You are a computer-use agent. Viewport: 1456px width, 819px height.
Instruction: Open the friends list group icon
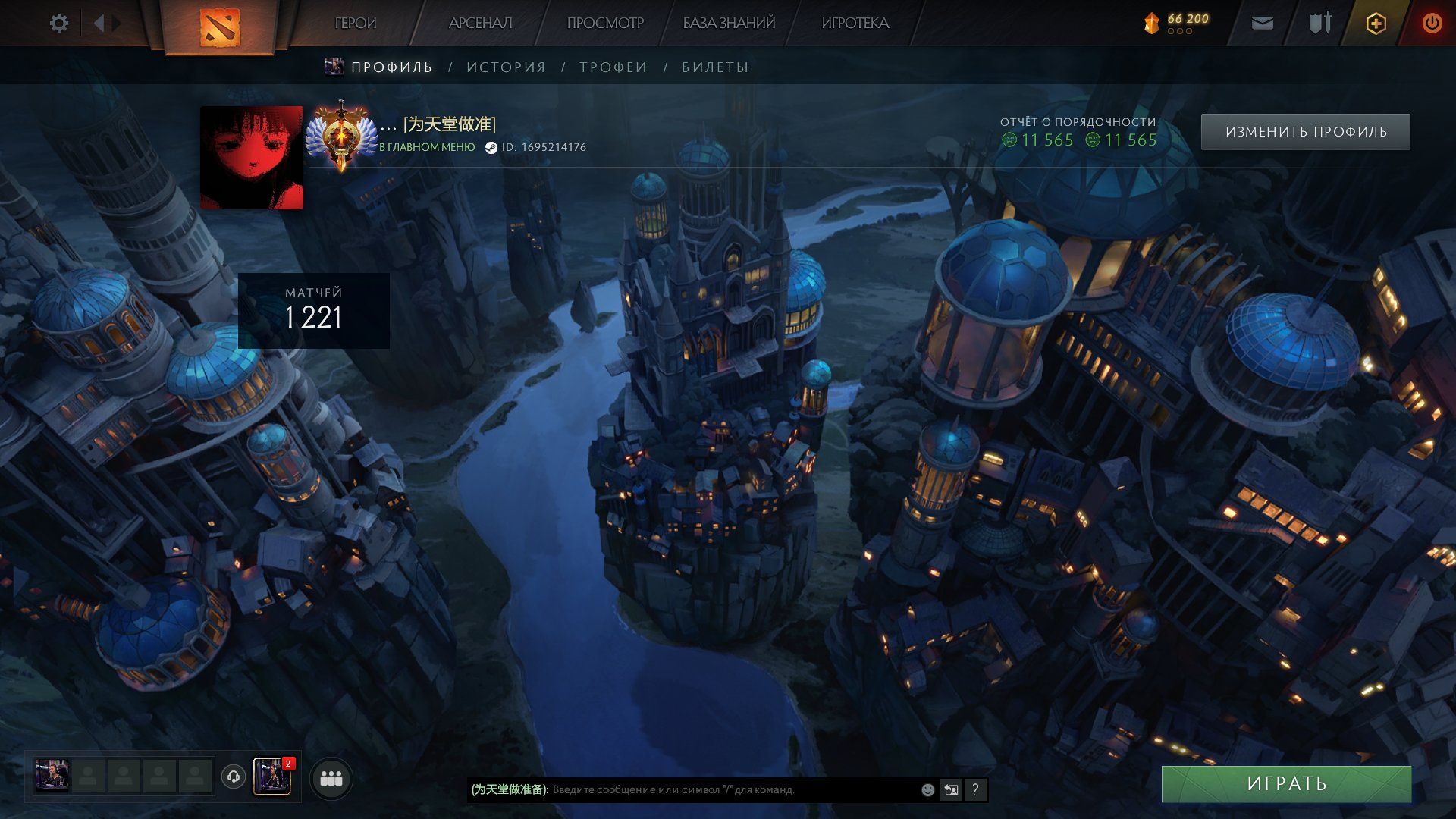pyautogui.click(x=331, y=778)
